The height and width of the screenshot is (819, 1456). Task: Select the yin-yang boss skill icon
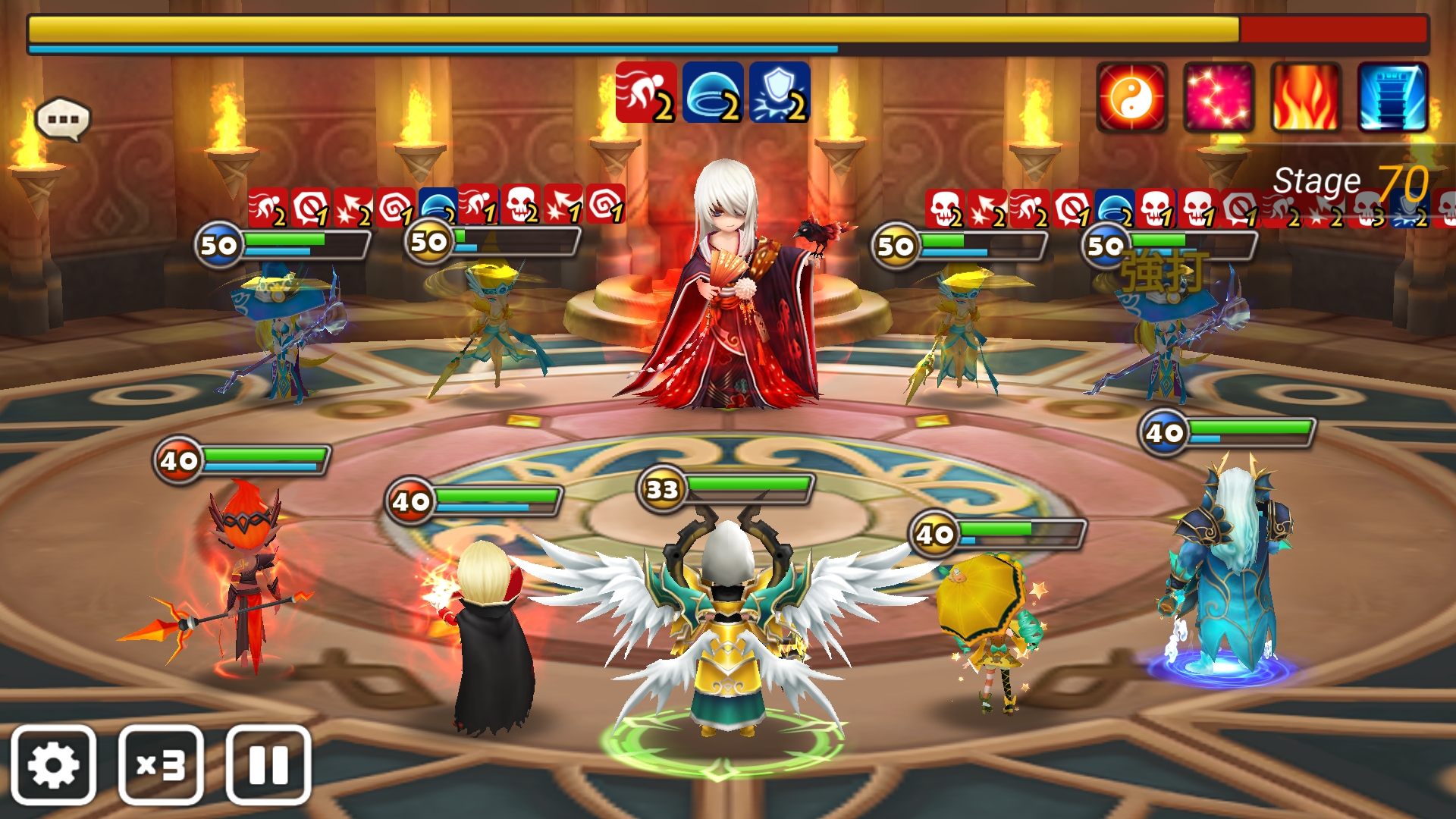coord(1131,98)
